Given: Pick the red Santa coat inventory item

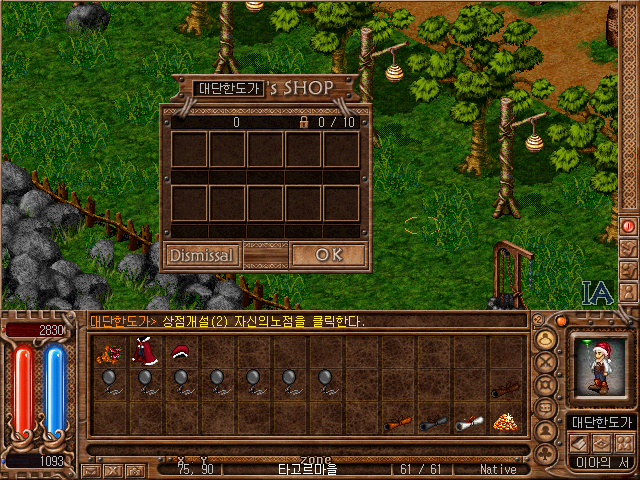Looking at the screenshot, I should [144, 351].
